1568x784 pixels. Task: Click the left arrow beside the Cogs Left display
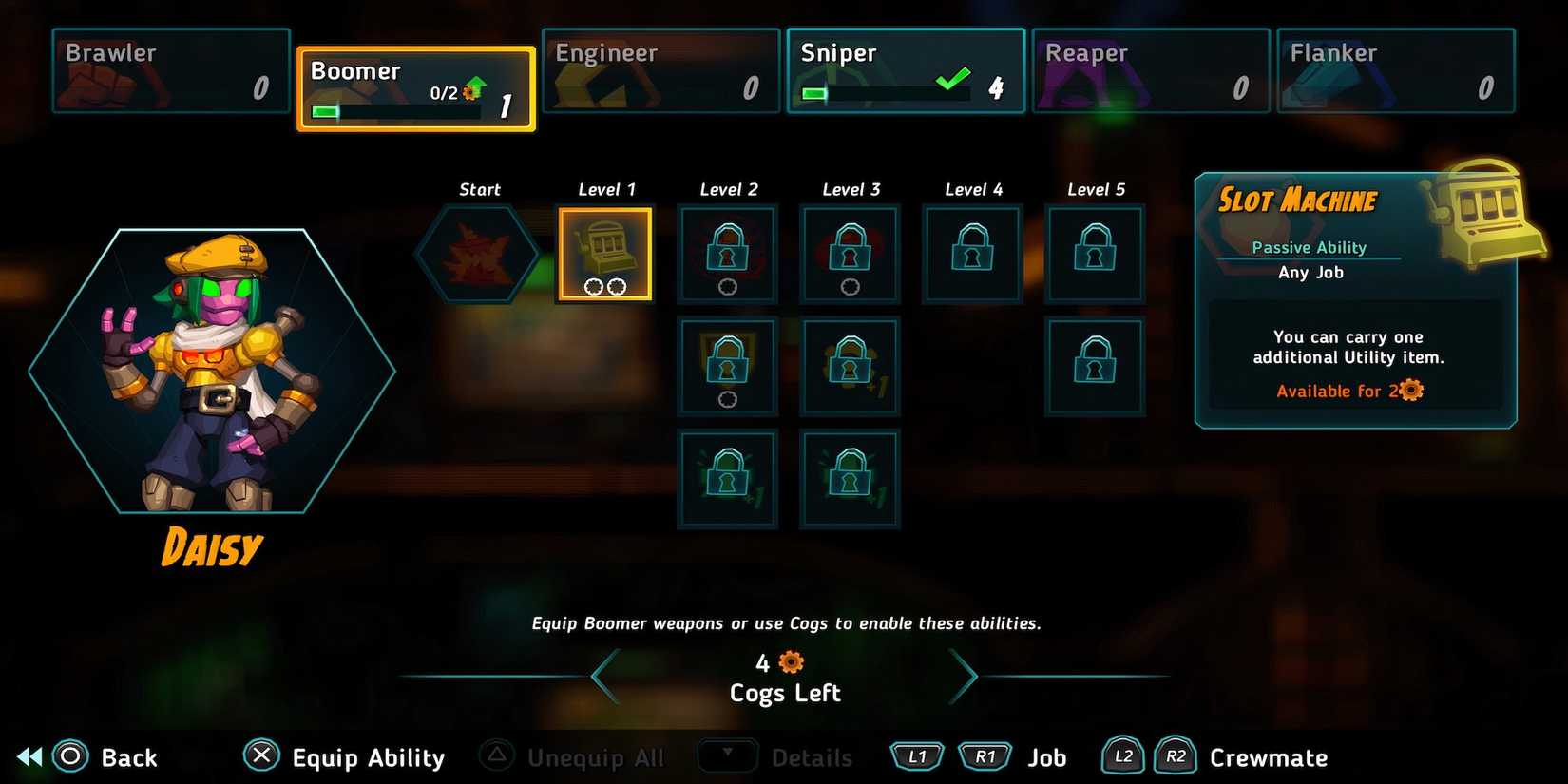601,676
